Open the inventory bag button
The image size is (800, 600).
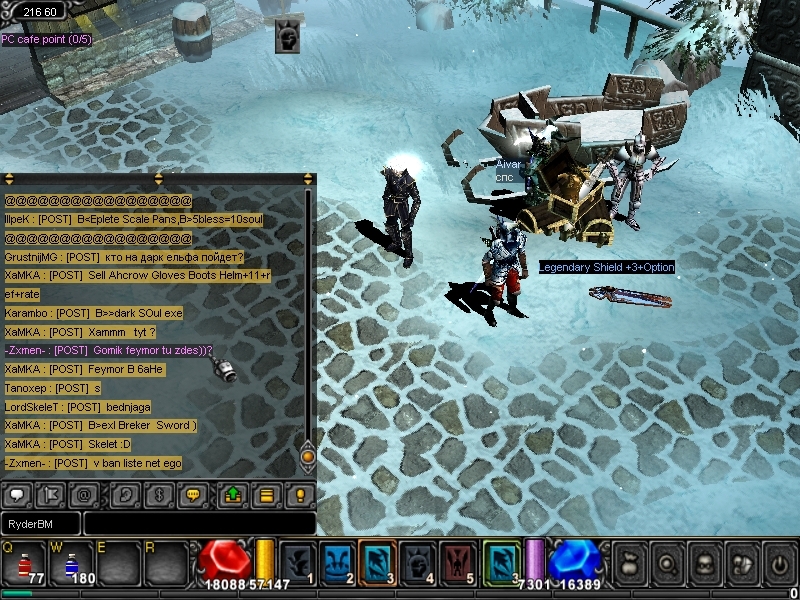tap(629, 563)
